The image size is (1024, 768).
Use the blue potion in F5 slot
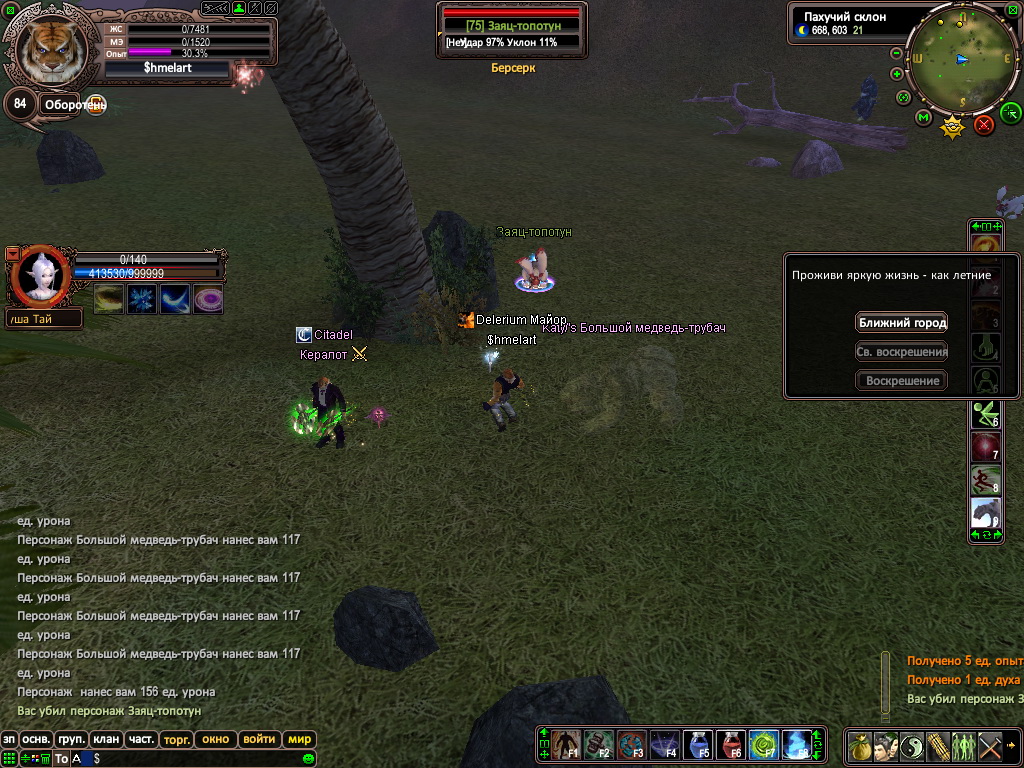(698, 744)
